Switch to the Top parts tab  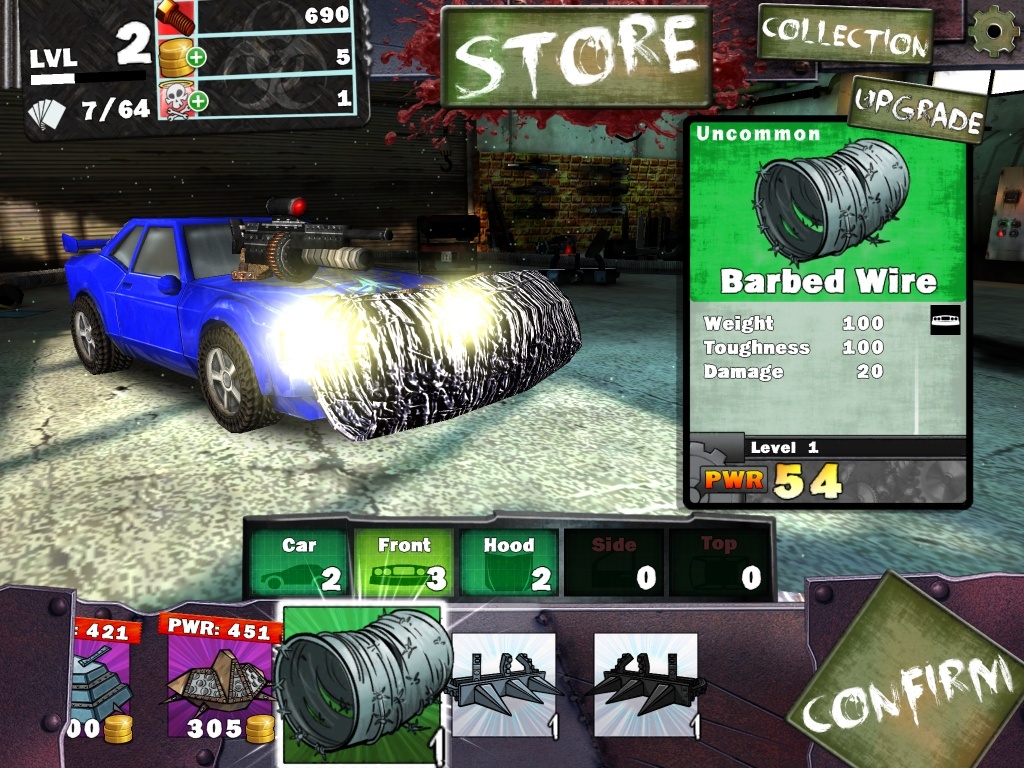tap(718, 563)
